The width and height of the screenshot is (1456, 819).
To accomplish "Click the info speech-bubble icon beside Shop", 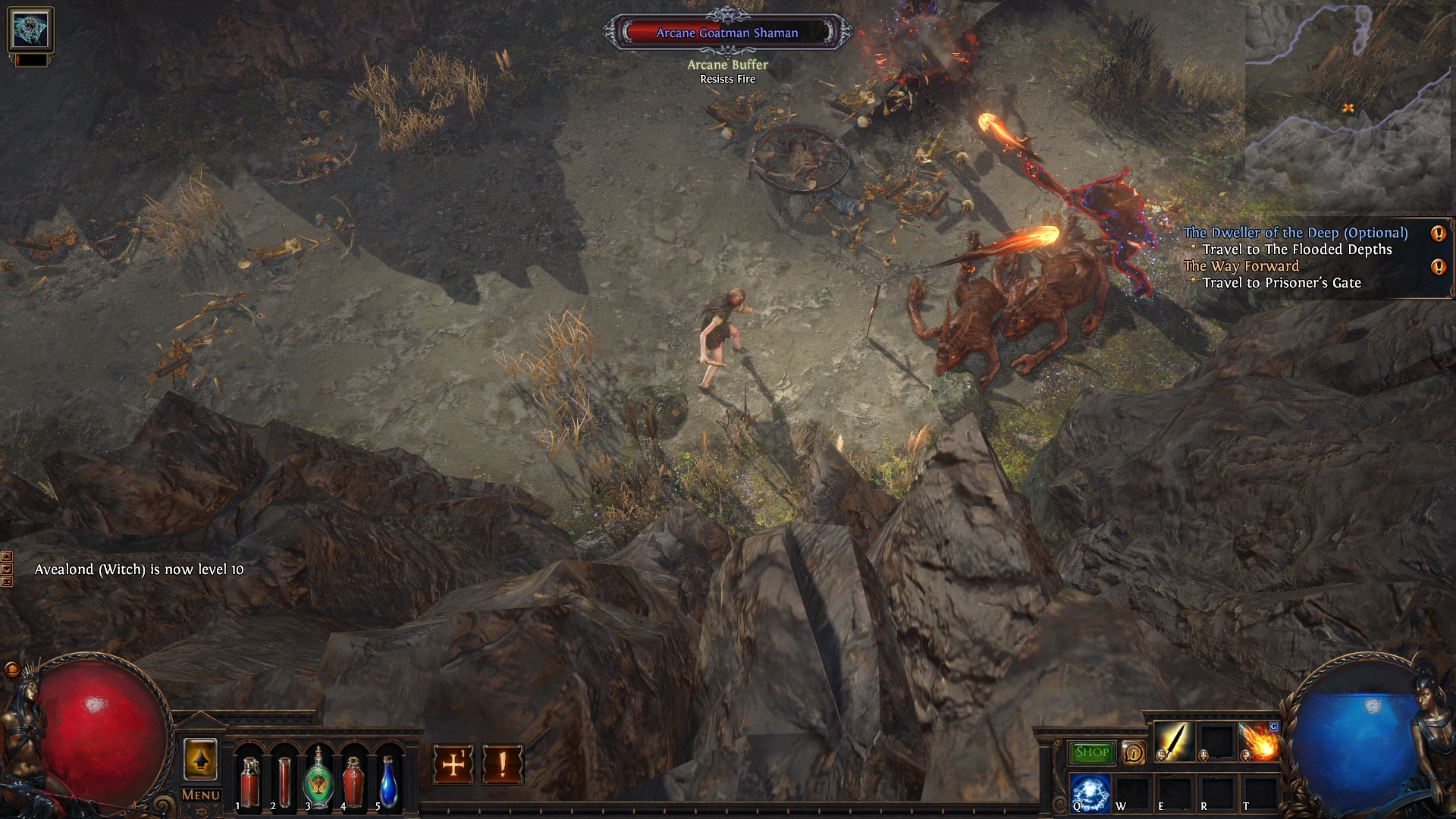I will tap(1133, 753).
